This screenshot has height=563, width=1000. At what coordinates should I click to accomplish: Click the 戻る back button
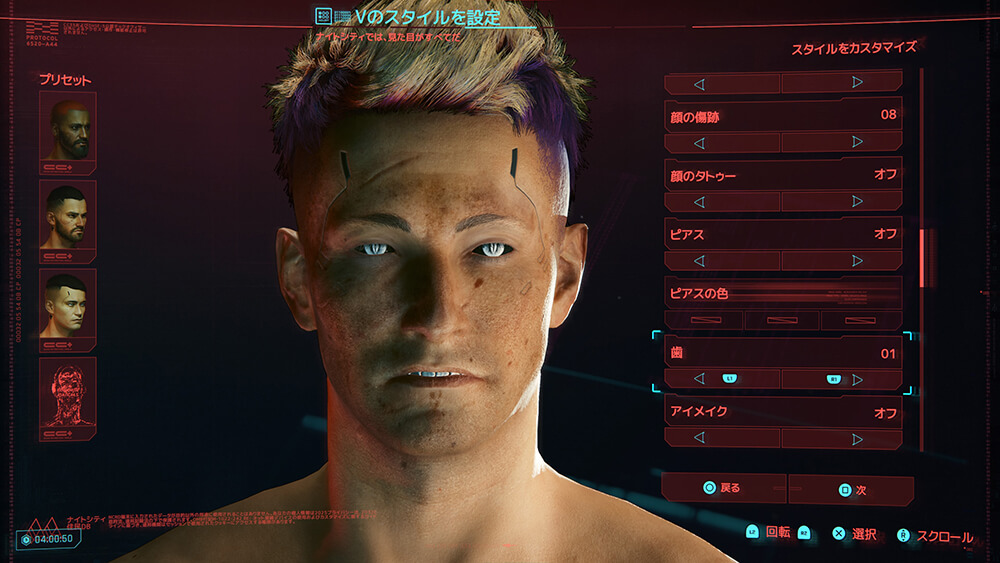click(723, 489)
